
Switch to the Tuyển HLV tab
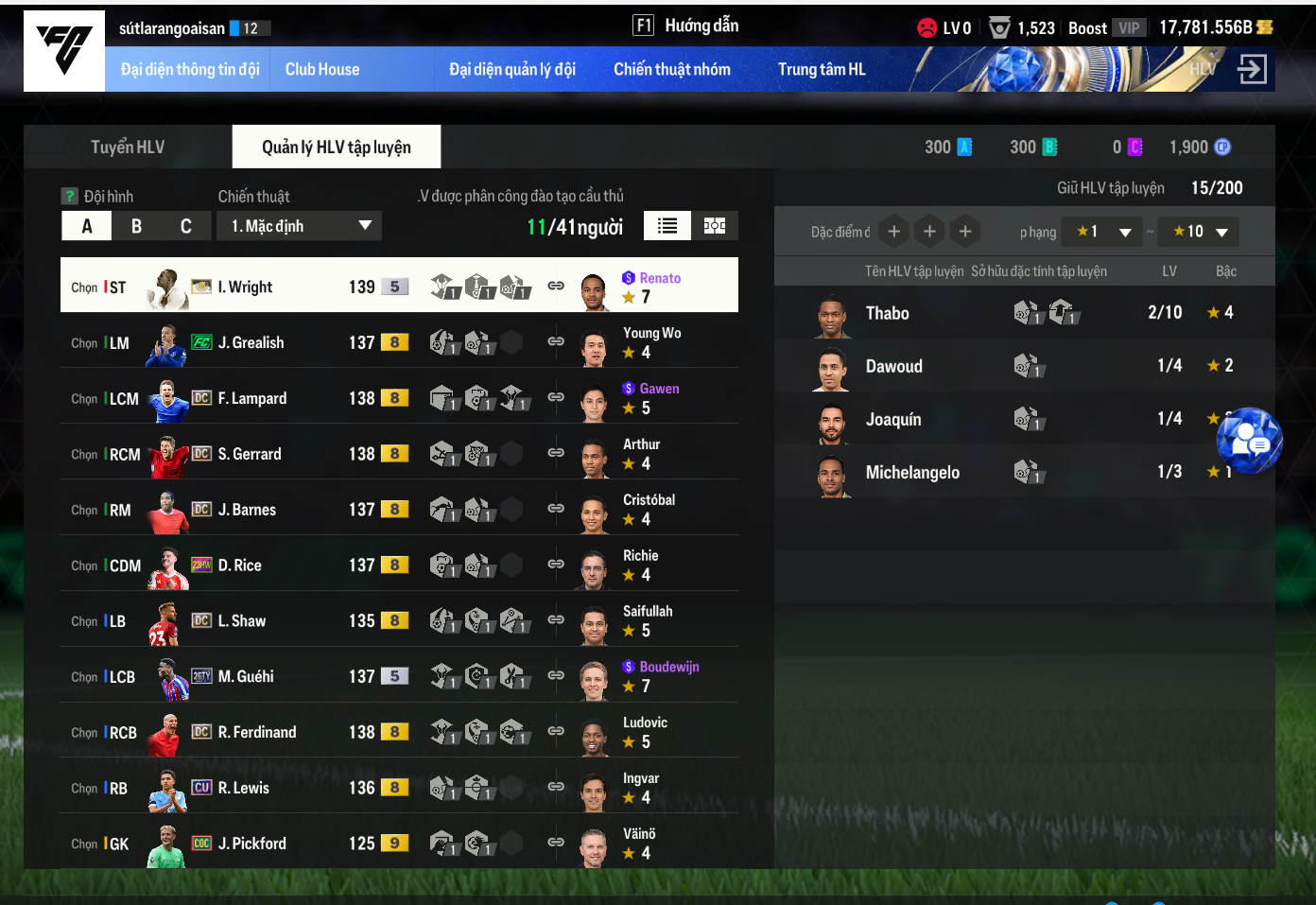tap(128, 148)
